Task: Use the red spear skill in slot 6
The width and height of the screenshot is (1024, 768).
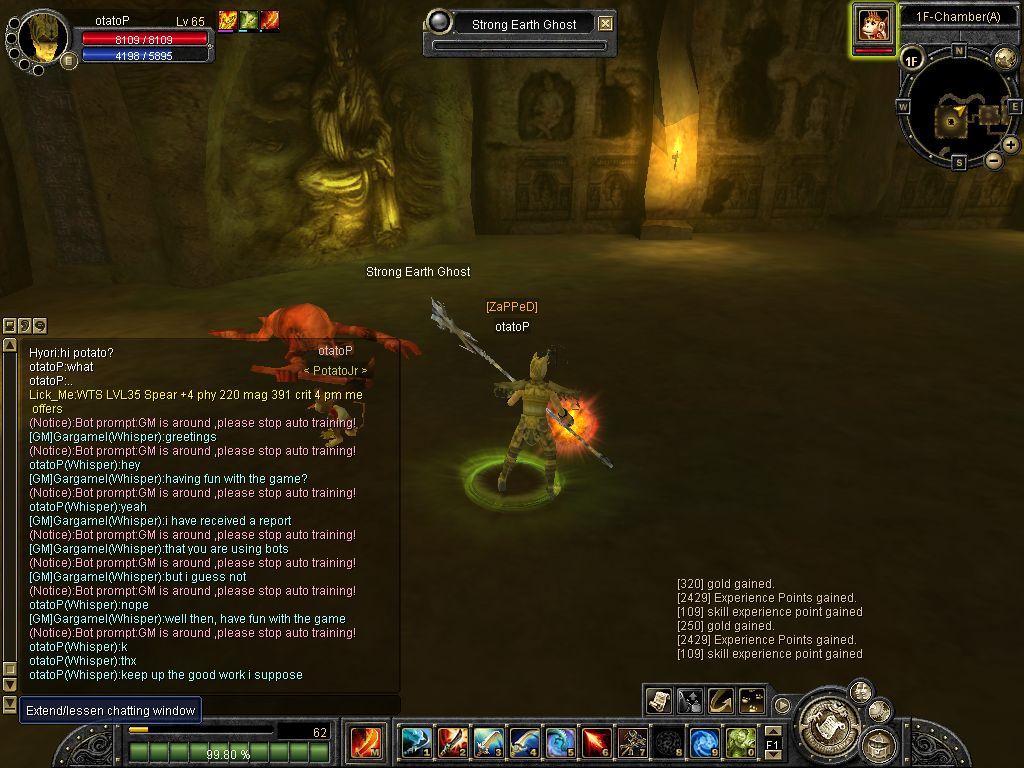Action: point(596,742)
